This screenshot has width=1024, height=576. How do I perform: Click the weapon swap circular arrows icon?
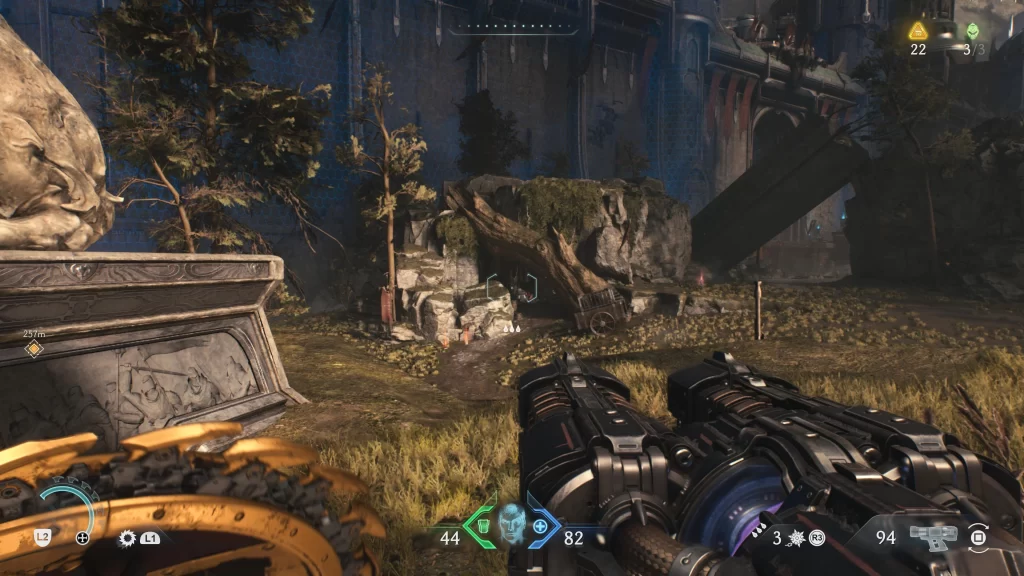click(979, 536)
